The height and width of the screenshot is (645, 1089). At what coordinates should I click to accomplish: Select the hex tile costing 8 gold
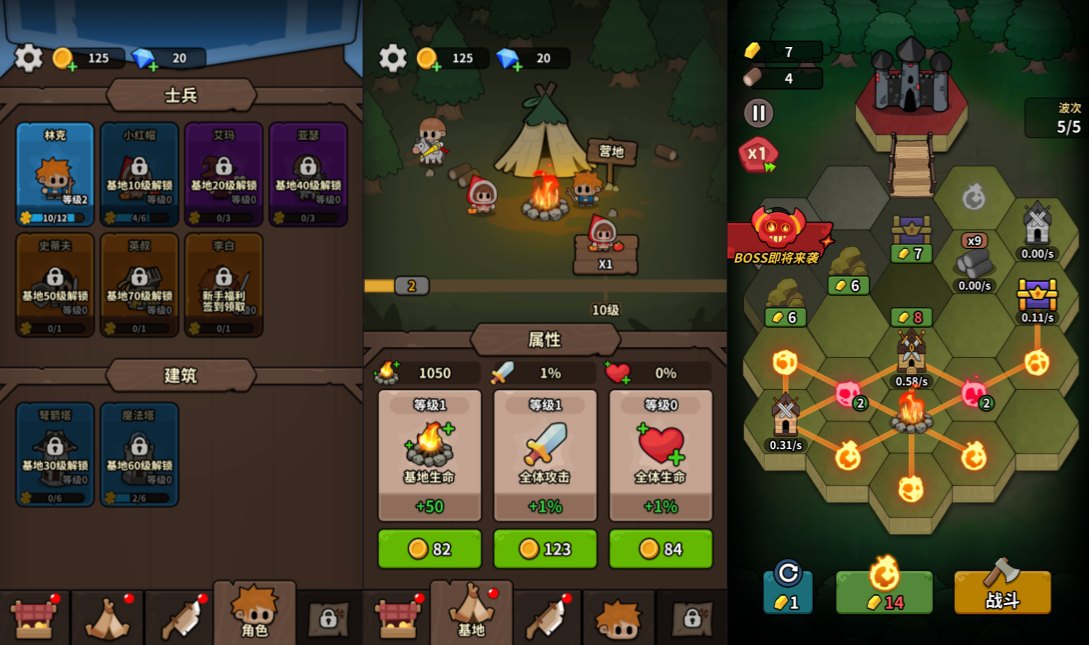tap(911, 317)
